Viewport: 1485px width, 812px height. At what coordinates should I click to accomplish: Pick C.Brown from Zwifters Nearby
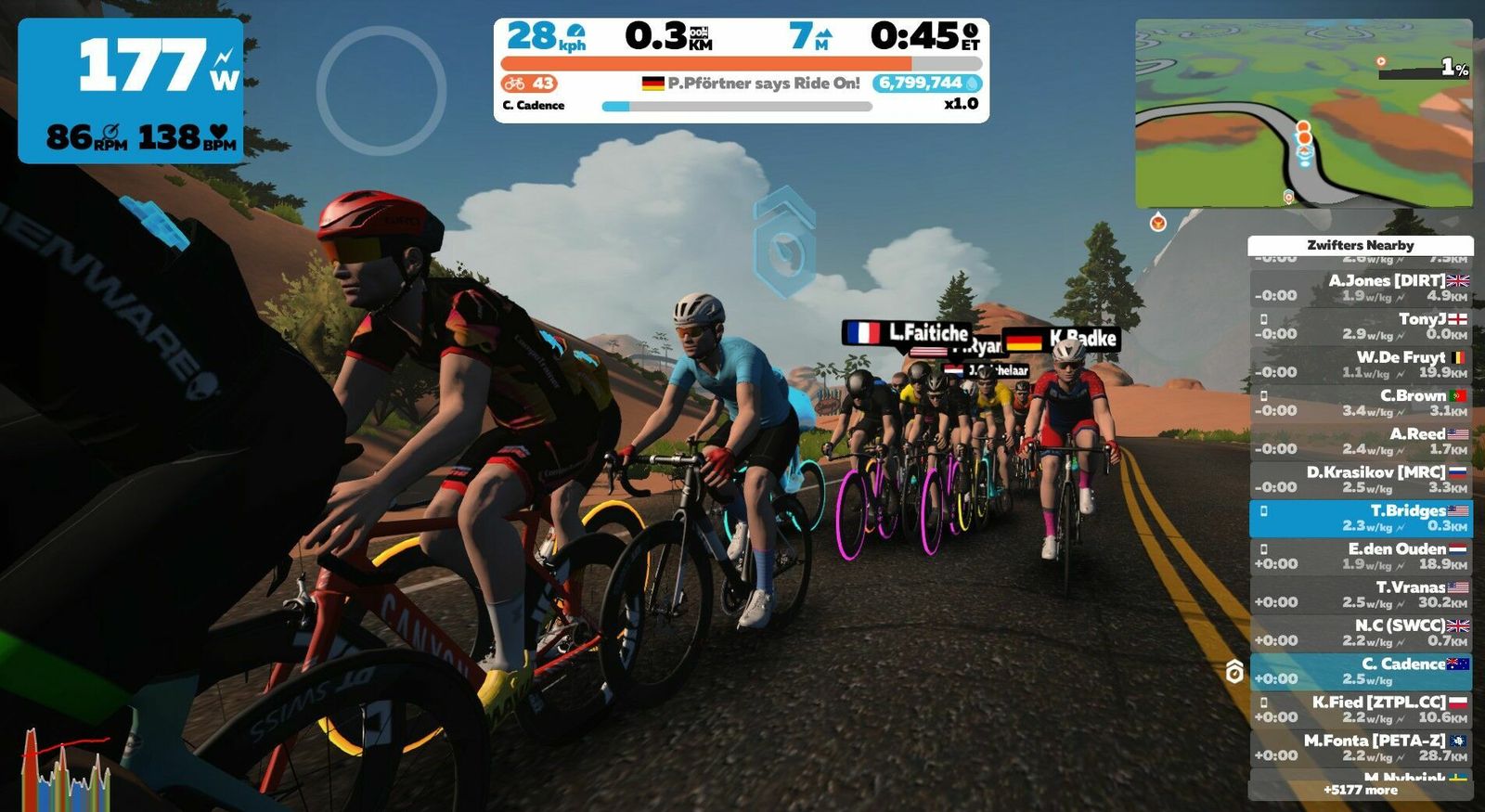pyautogui.click(x=1361, y=403)
